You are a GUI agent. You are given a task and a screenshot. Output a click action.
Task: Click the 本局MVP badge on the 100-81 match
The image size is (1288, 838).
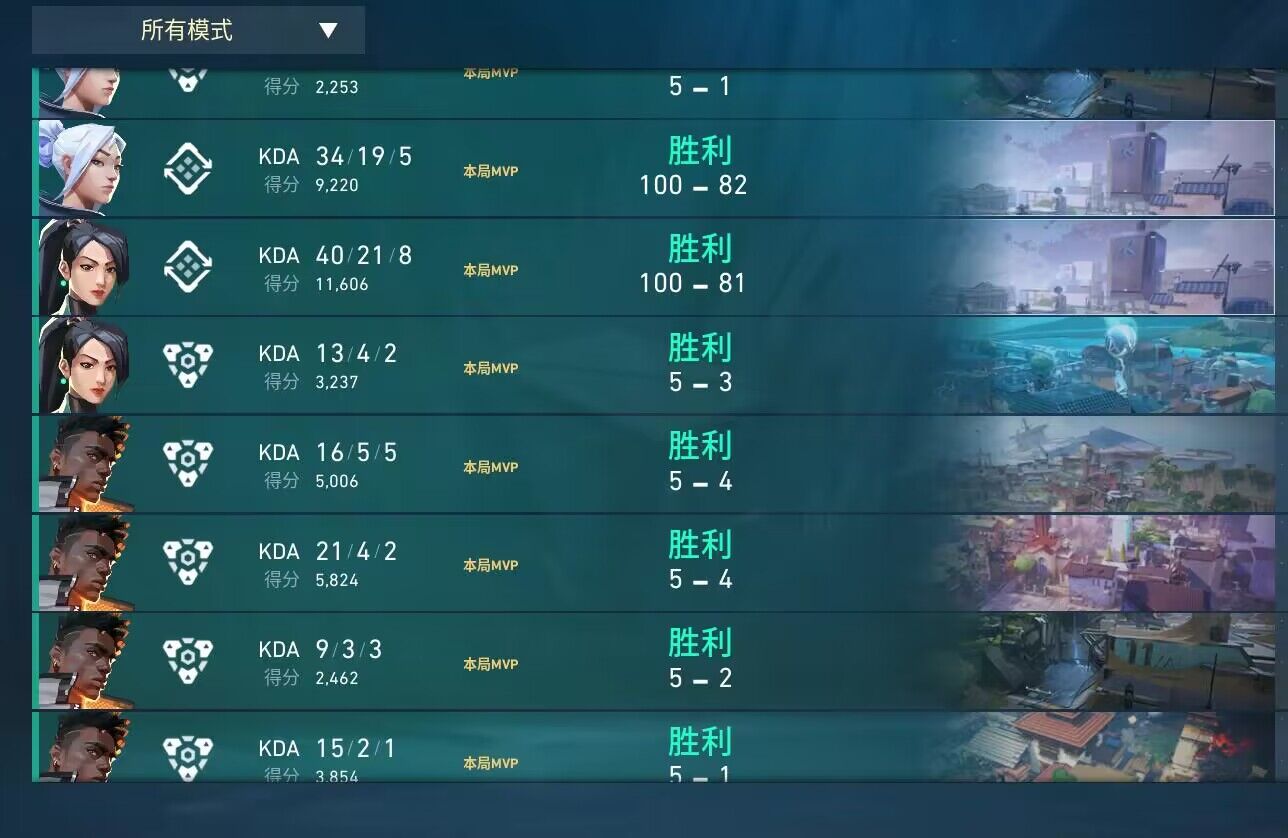(x=490, y=270)
